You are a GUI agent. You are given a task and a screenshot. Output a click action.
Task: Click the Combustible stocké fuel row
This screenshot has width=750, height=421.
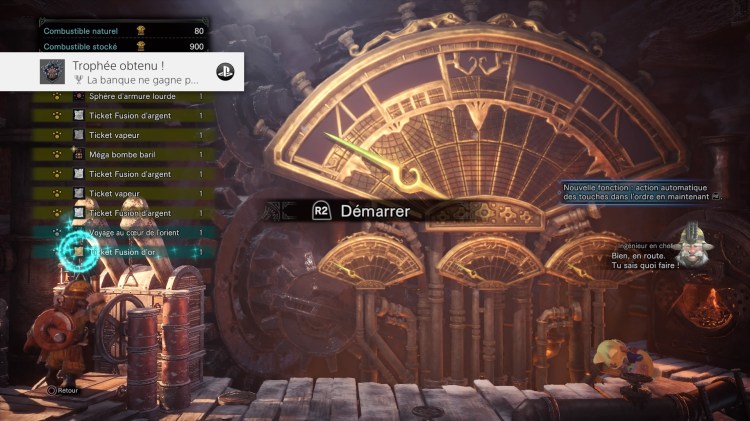tap(124, 46)
